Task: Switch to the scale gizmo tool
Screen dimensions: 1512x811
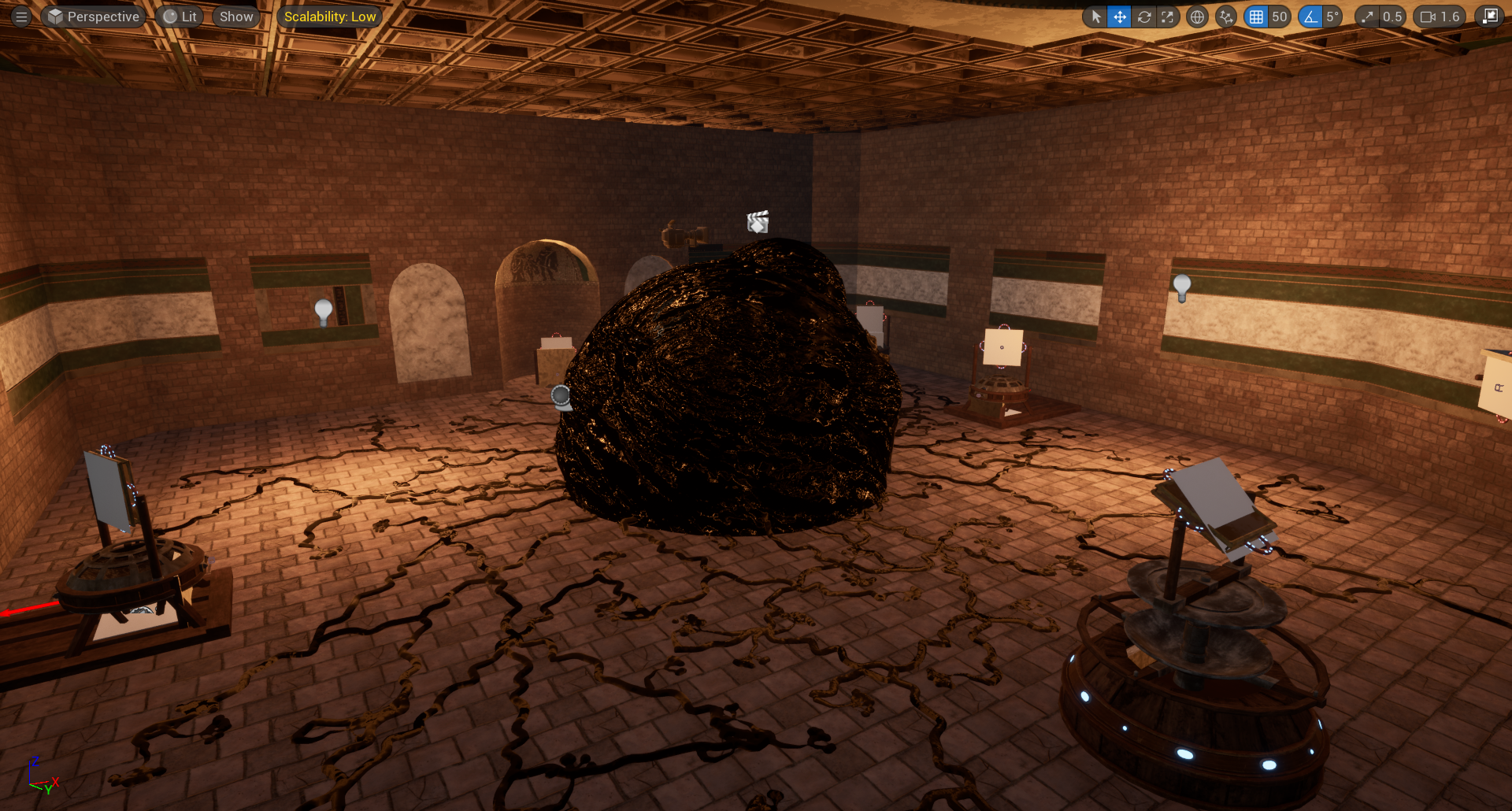Action: (x=1167, y=17)
